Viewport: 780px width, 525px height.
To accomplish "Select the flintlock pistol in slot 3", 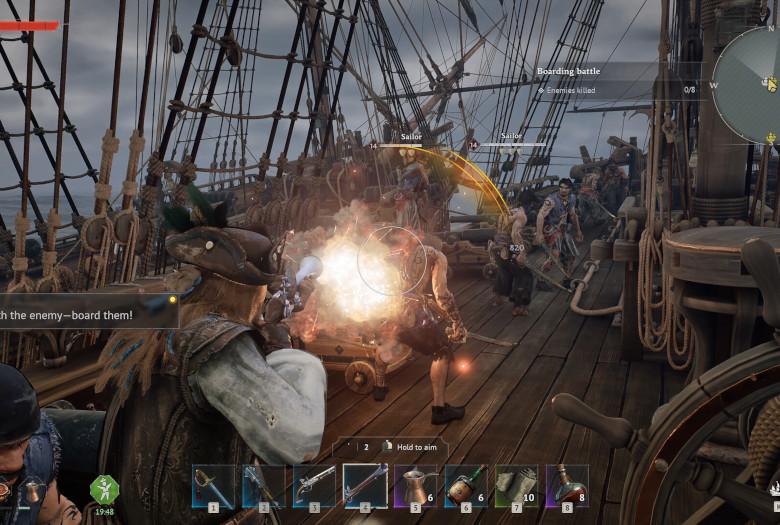I will (x=314, y=486).
